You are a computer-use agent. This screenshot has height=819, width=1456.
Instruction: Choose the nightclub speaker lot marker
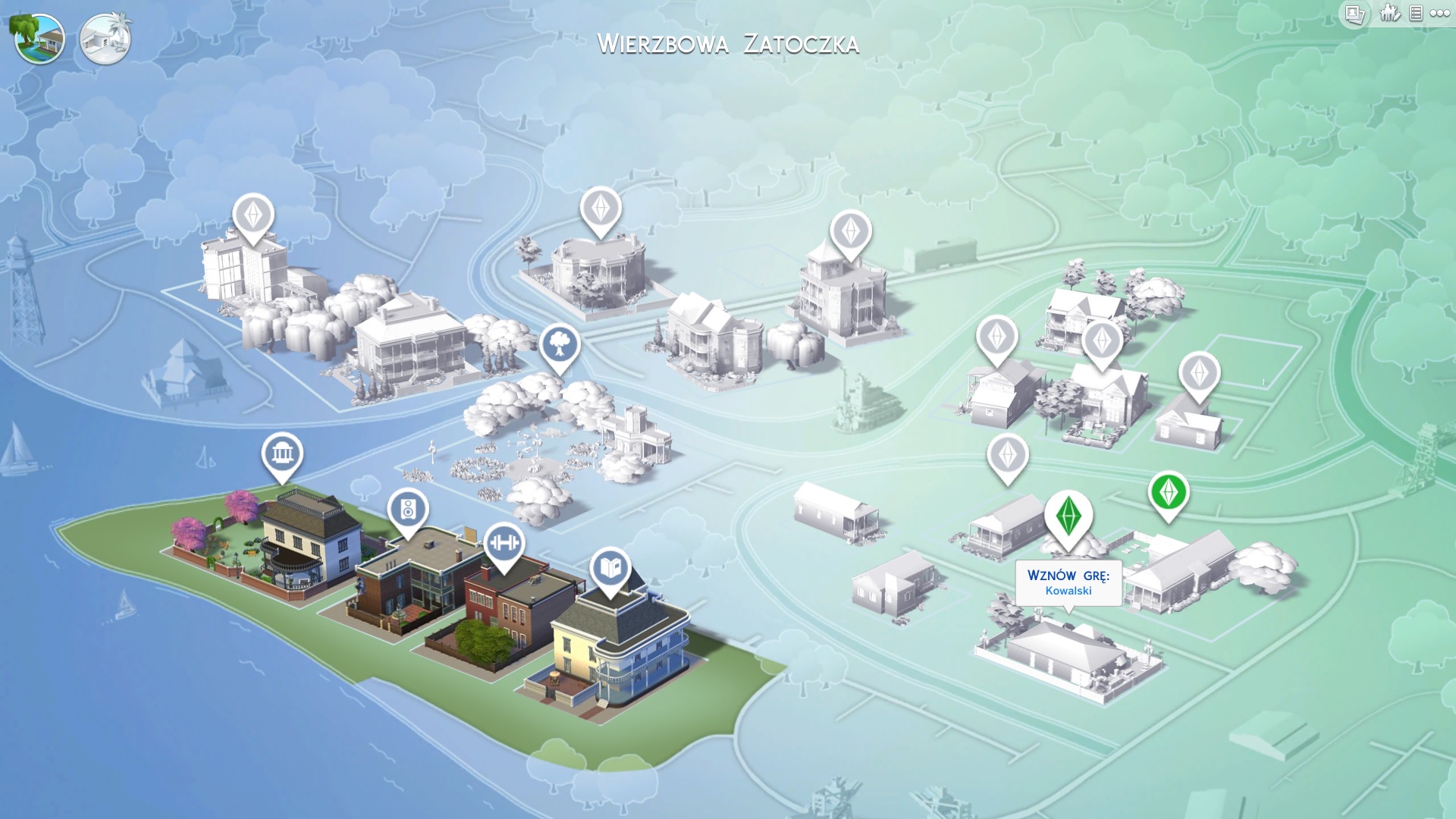408,510
